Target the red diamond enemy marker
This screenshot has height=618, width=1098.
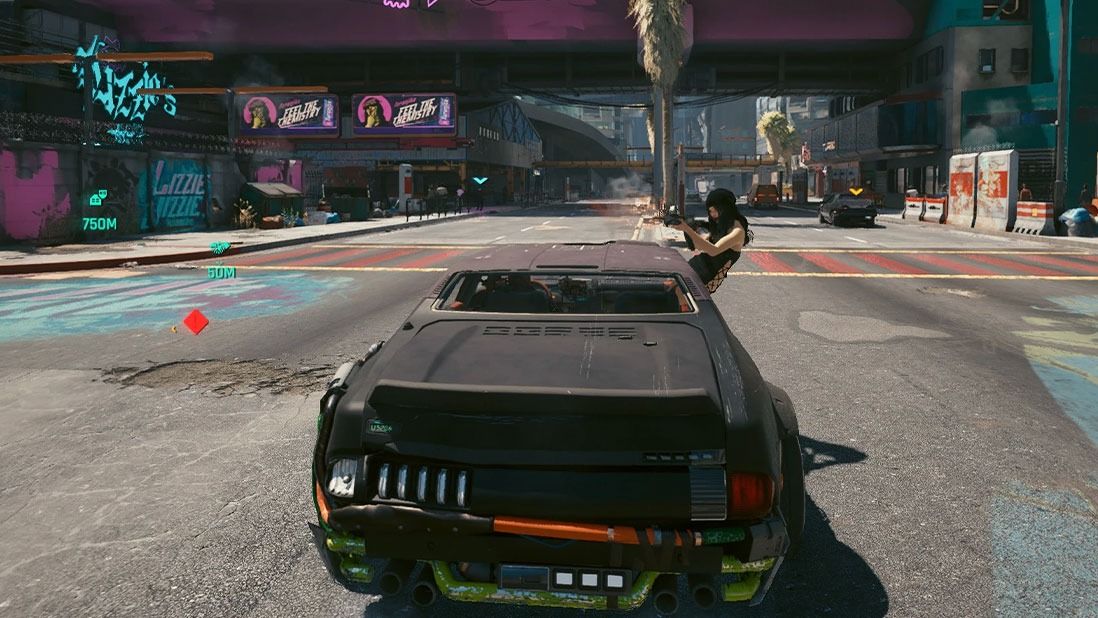(x=196, y=322)
